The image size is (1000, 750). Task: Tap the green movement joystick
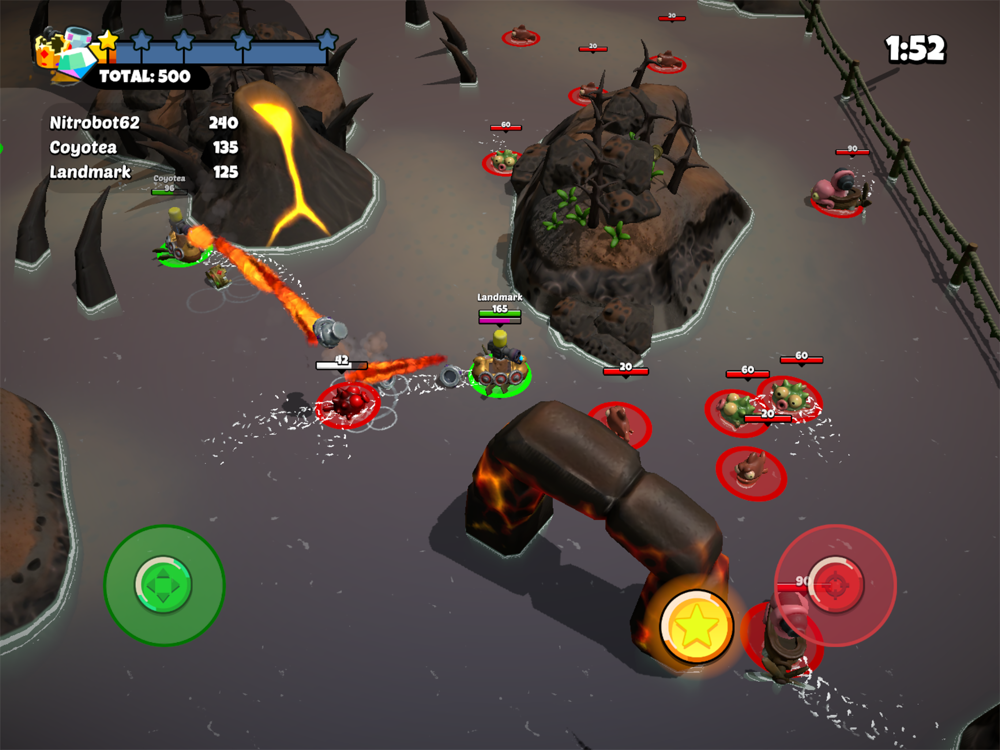(x=164, y=585)
